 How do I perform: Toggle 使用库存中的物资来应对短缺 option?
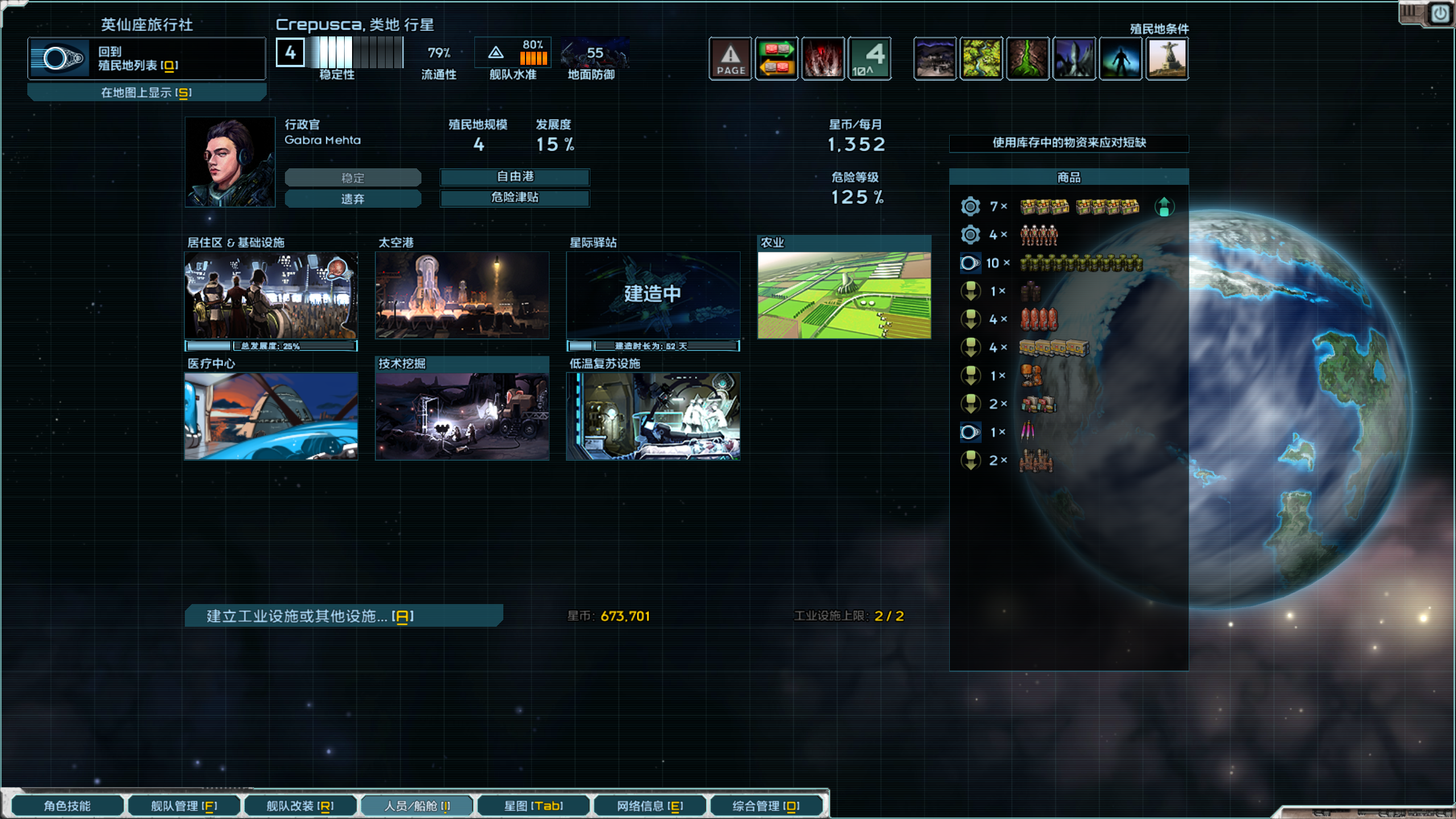[x=1069, y=144]
